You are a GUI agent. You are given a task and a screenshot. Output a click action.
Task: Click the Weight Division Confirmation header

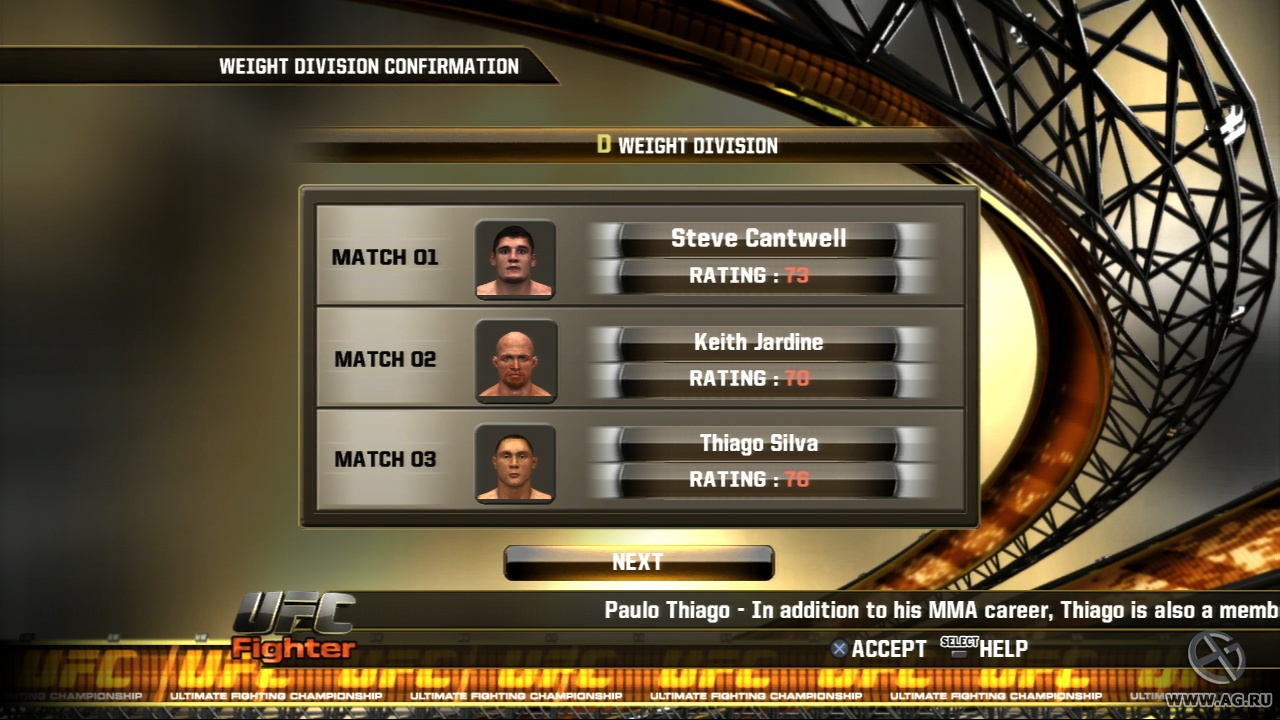click(368, 66)
